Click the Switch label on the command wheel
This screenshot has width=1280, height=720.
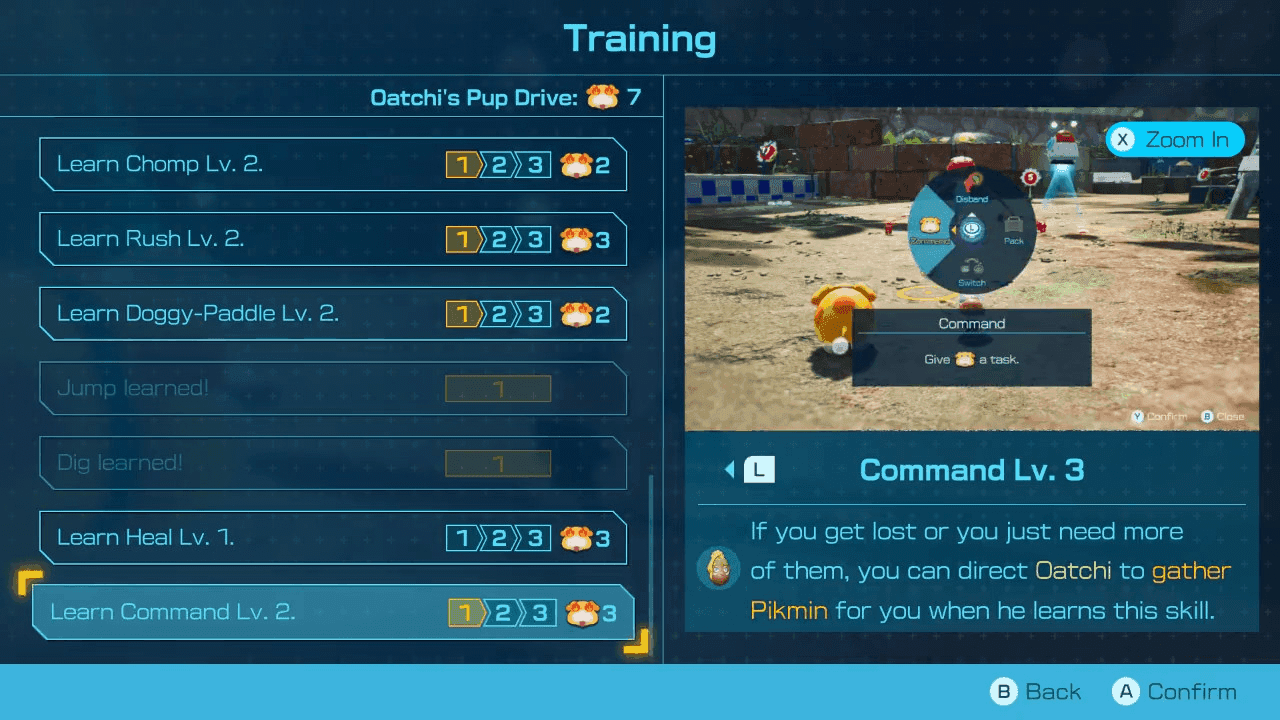coord(972,281)
